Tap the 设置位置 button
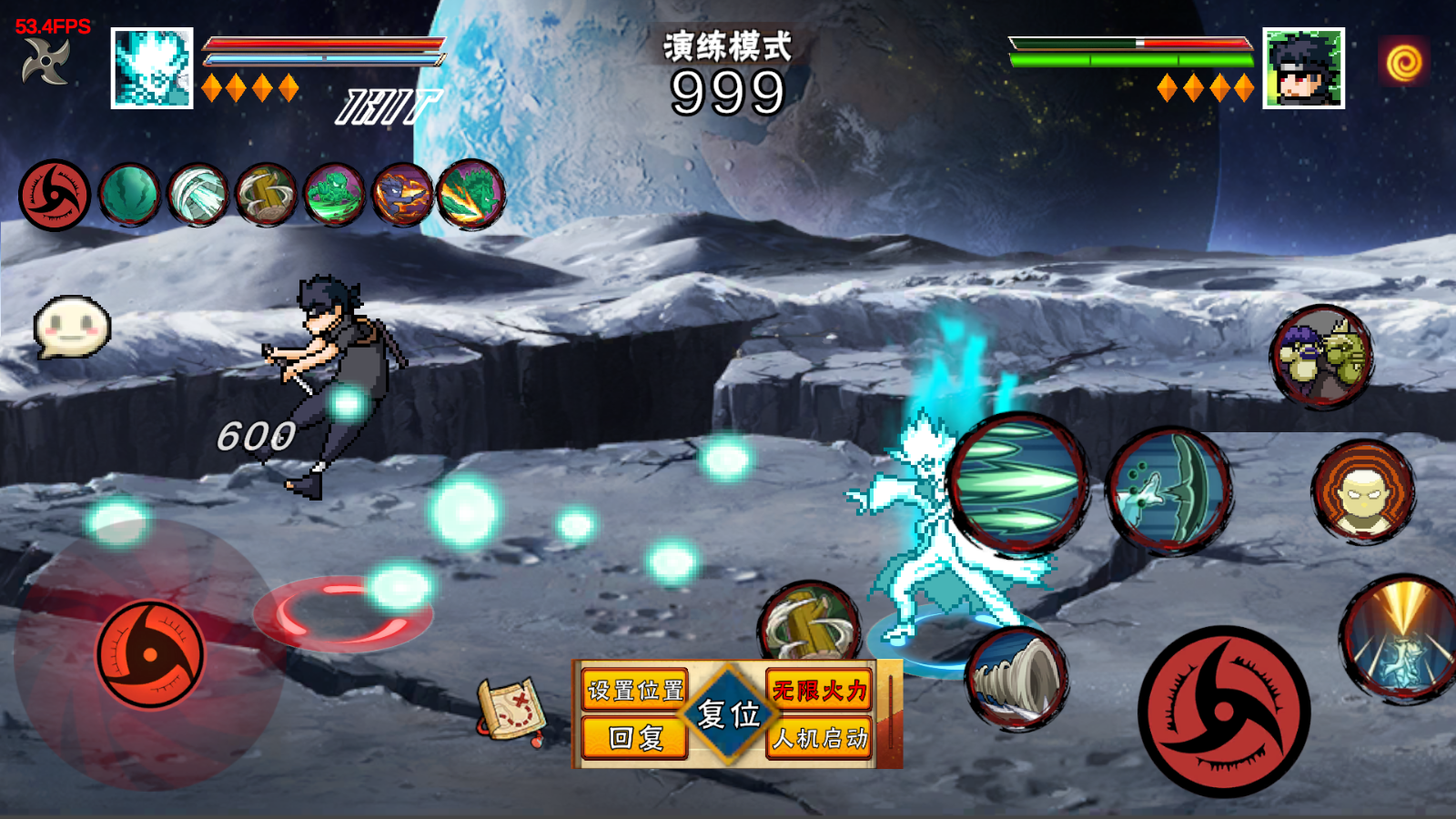This screenshot has width=1456, height=819. [635, 691]
